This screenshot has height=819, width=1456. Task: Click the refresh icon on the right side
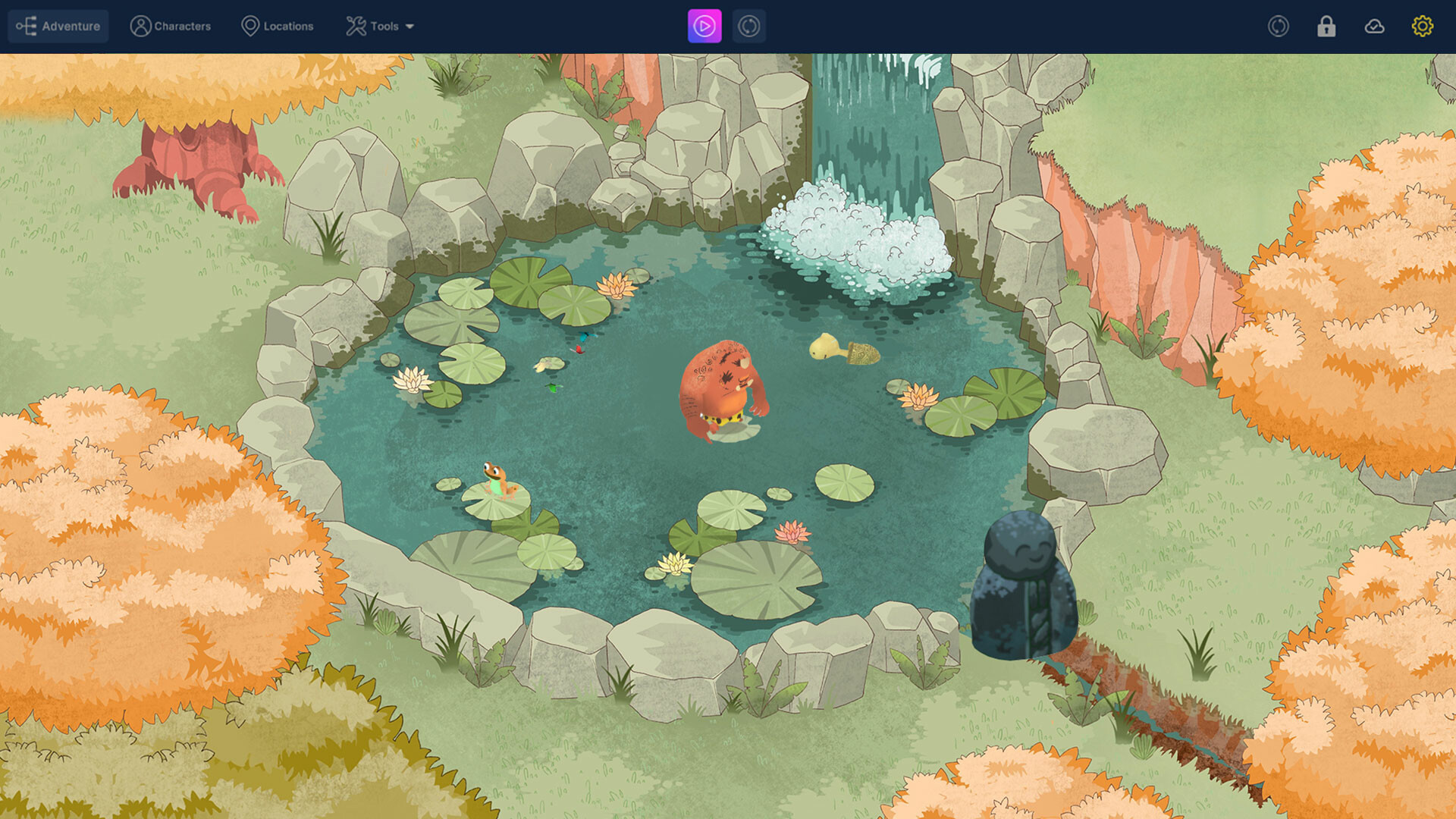coord(1279,26)
